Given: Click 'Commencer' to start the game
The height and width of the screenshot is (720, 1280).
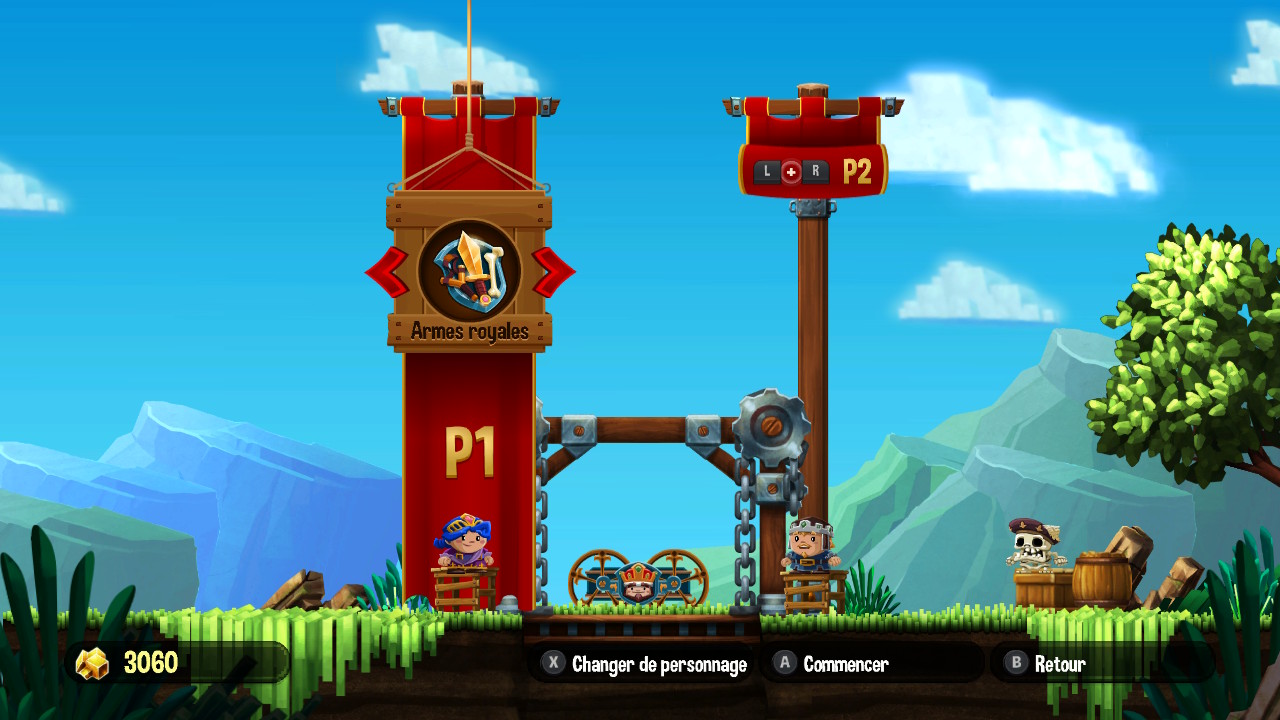Looking at the screenshot, I should coord(846,661).
